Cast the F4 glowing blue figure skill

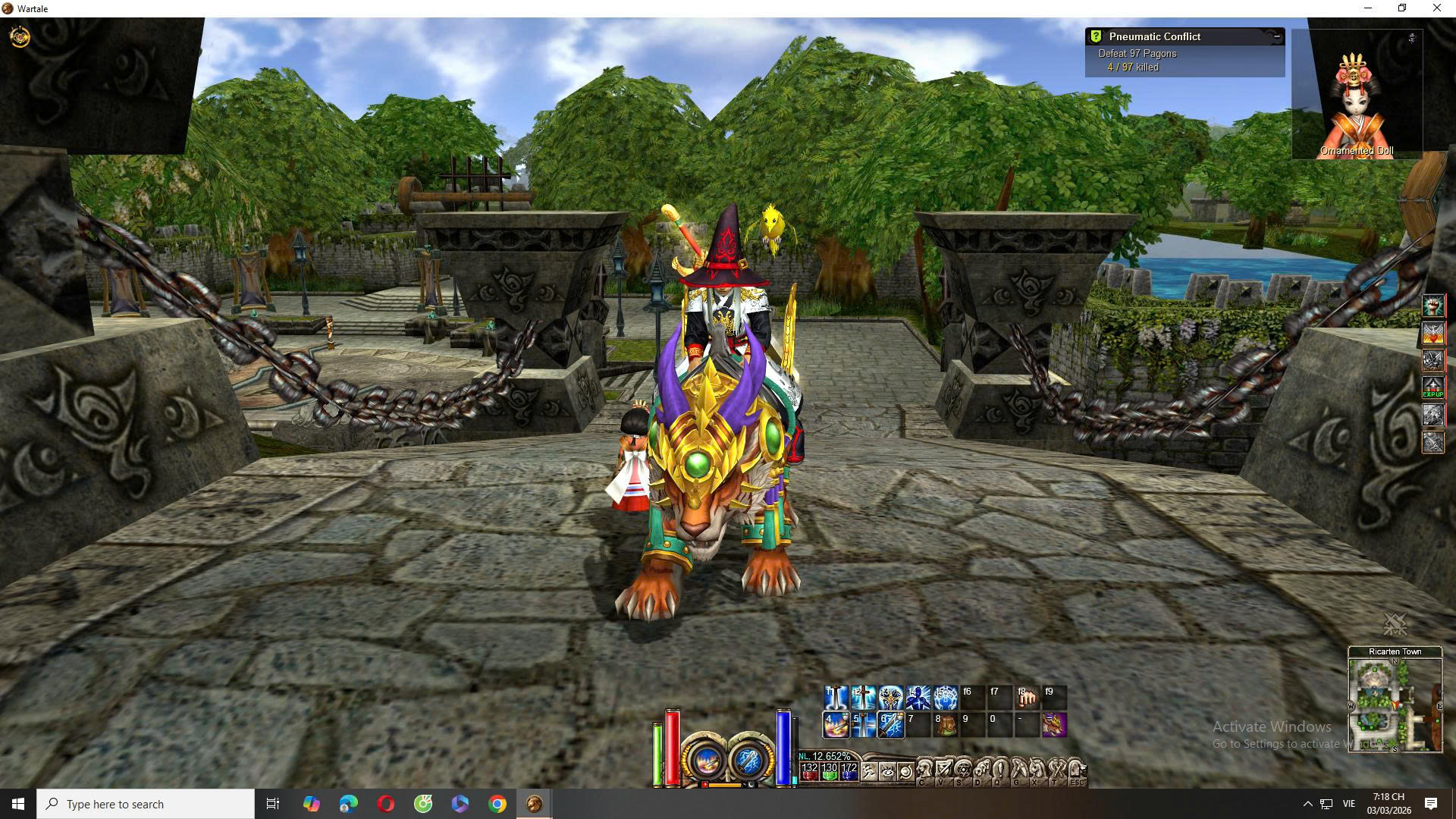(918, 698)
